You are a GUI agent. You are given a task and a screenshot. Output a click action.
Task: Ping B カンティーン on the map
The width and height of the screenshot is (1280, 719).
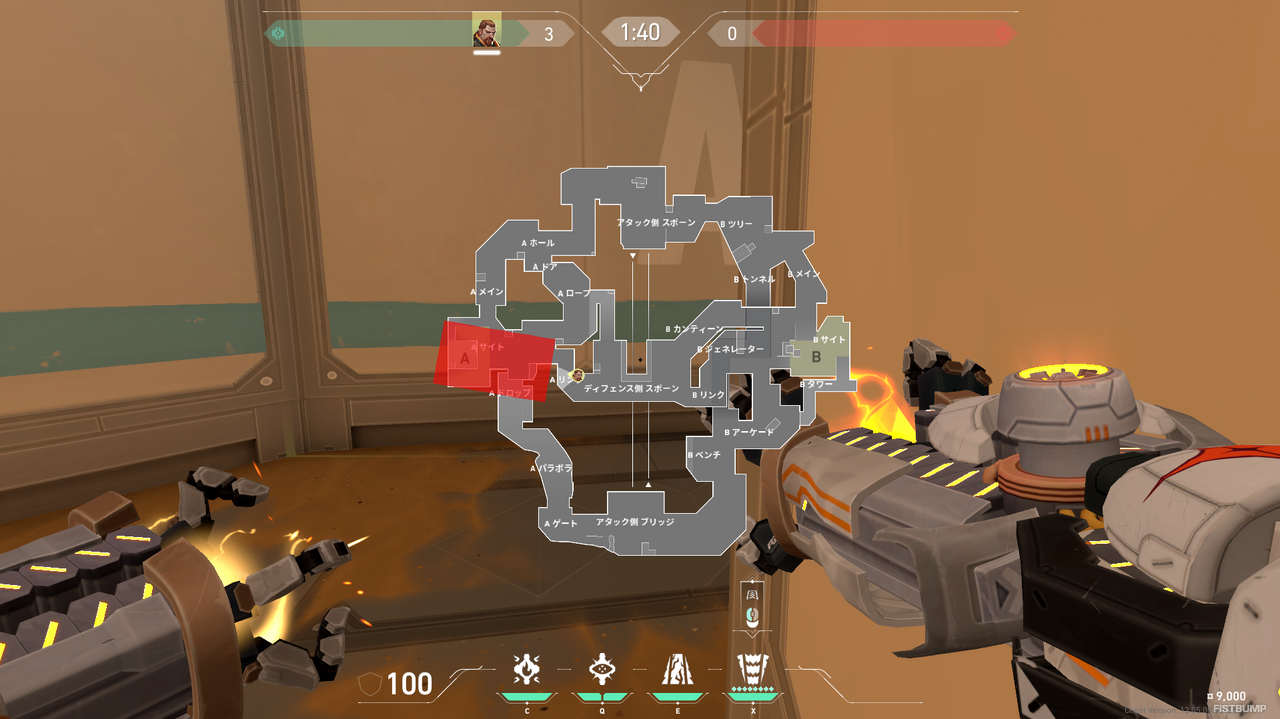(694, 329)
